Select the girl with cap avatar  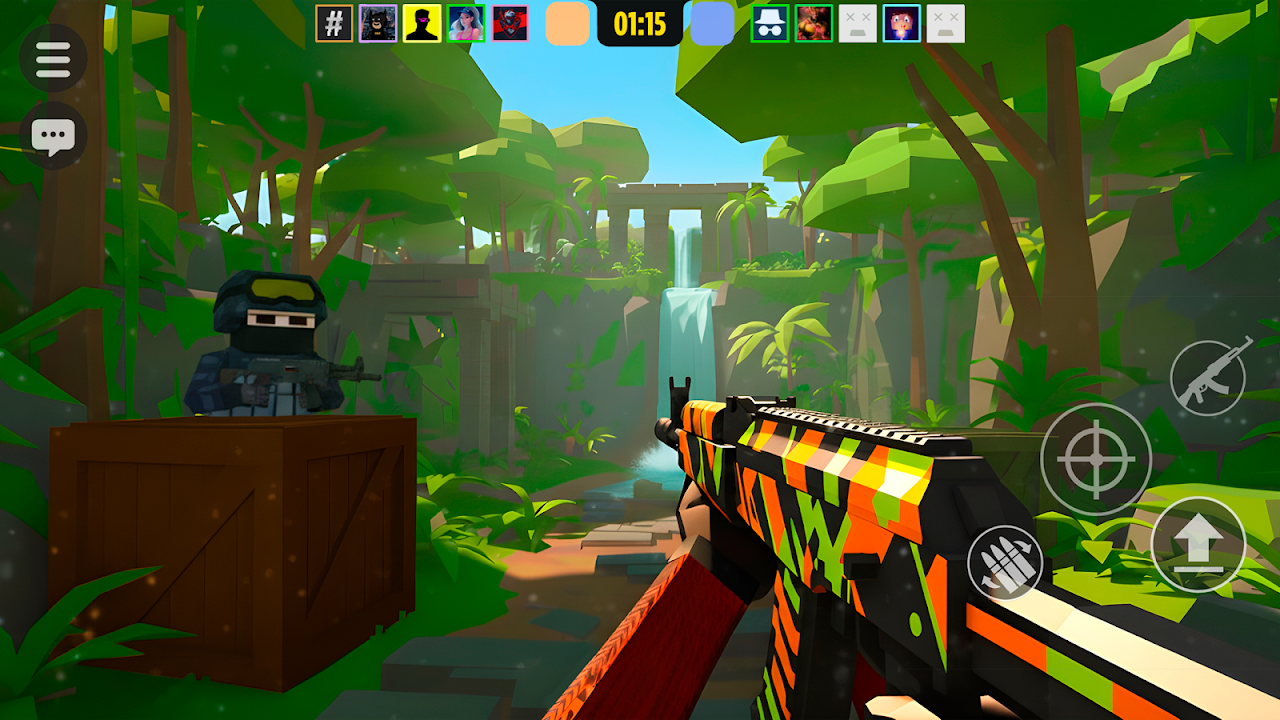(x=466, y=23)
